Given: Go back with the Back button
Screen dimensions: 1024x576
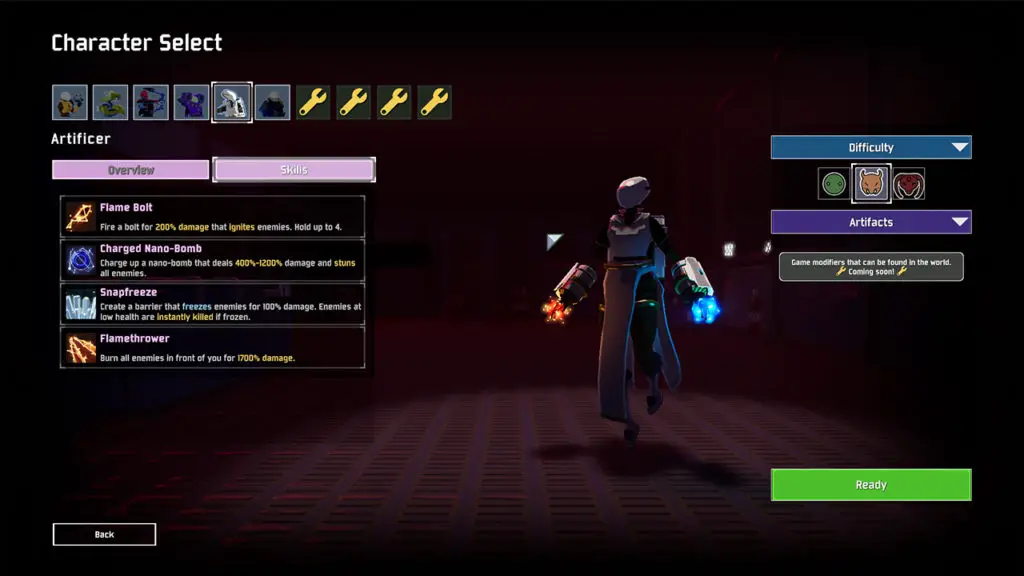Looking at the screenshot, I should tap(104, 535).
